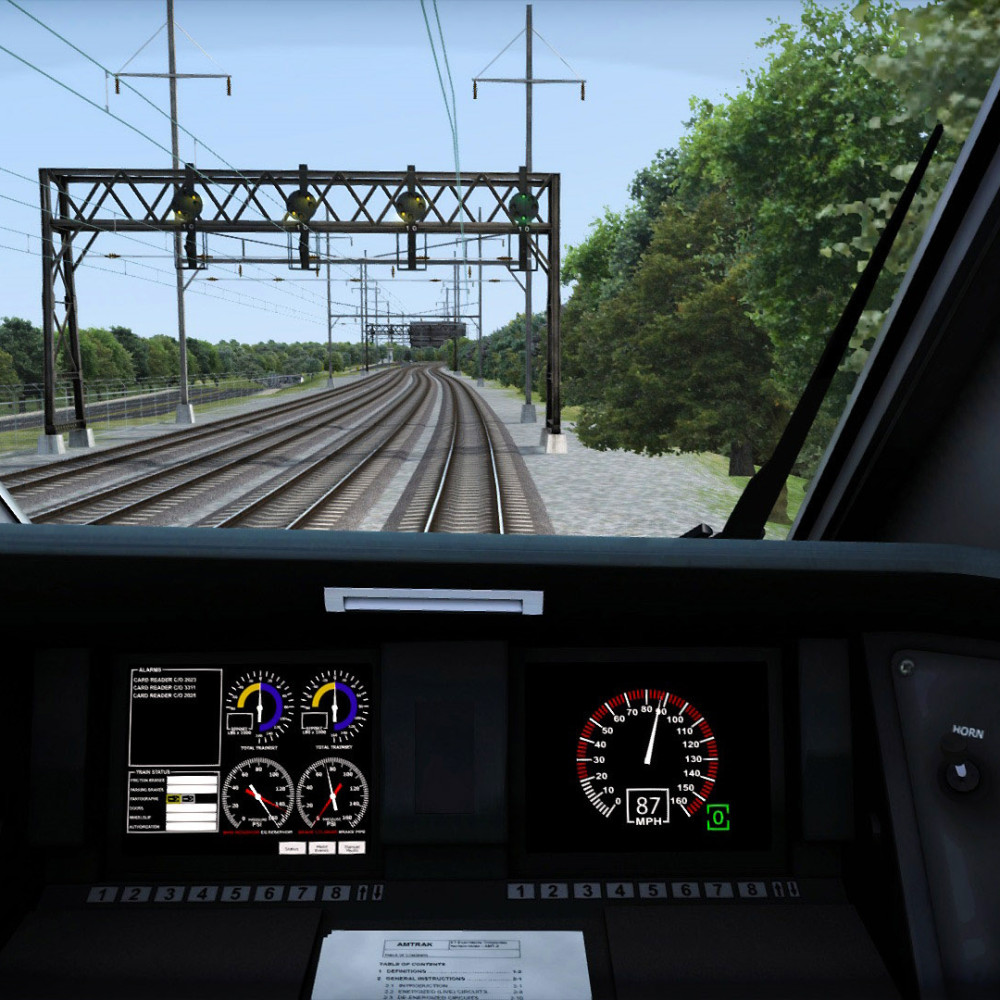Tap the Status button on the train display
Image resolution: width=1000 pixels, height=1000 pixels.
[291, 848]
